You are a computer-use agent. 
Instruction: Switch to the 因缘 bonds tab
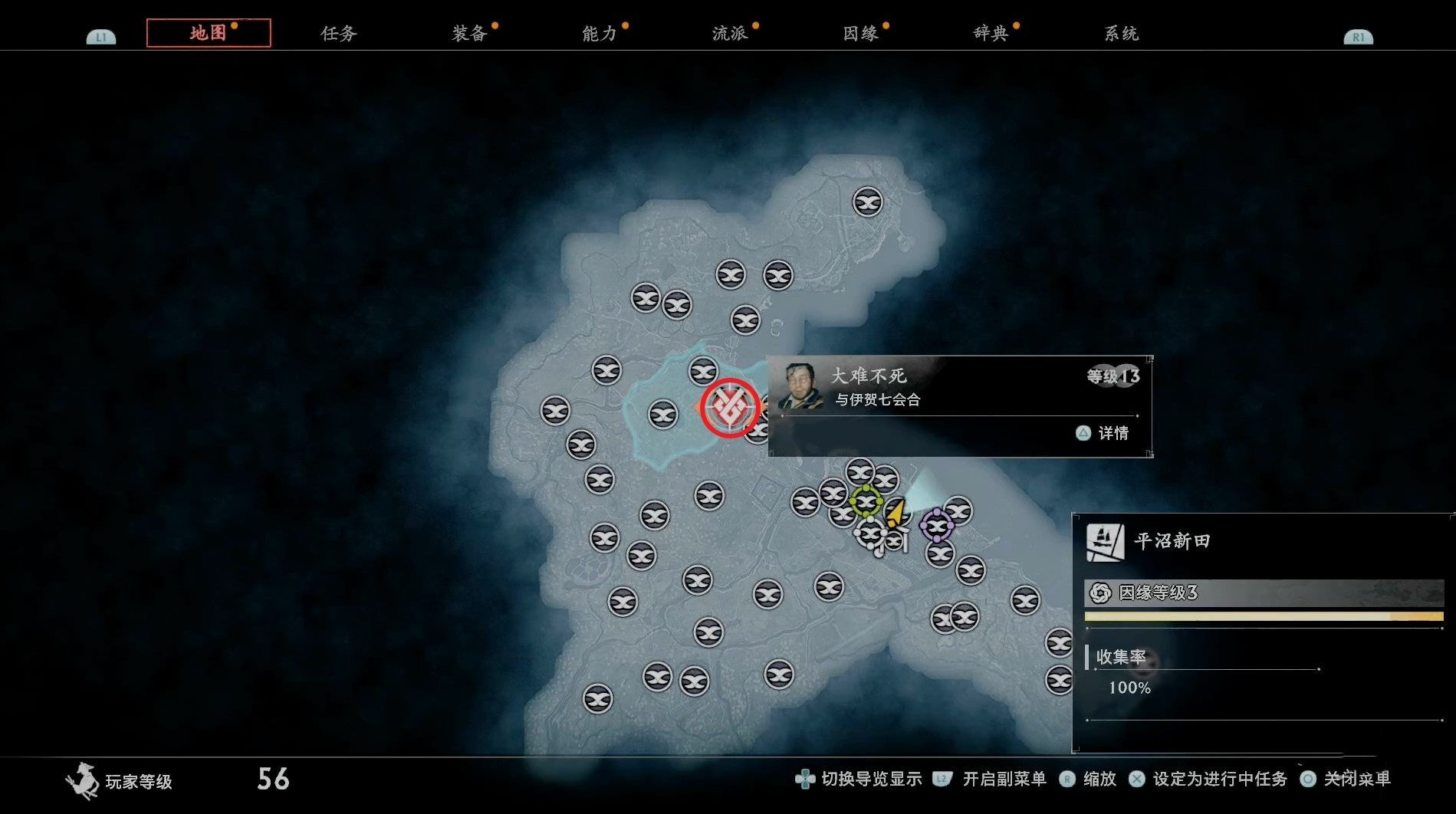click(859, 34)
